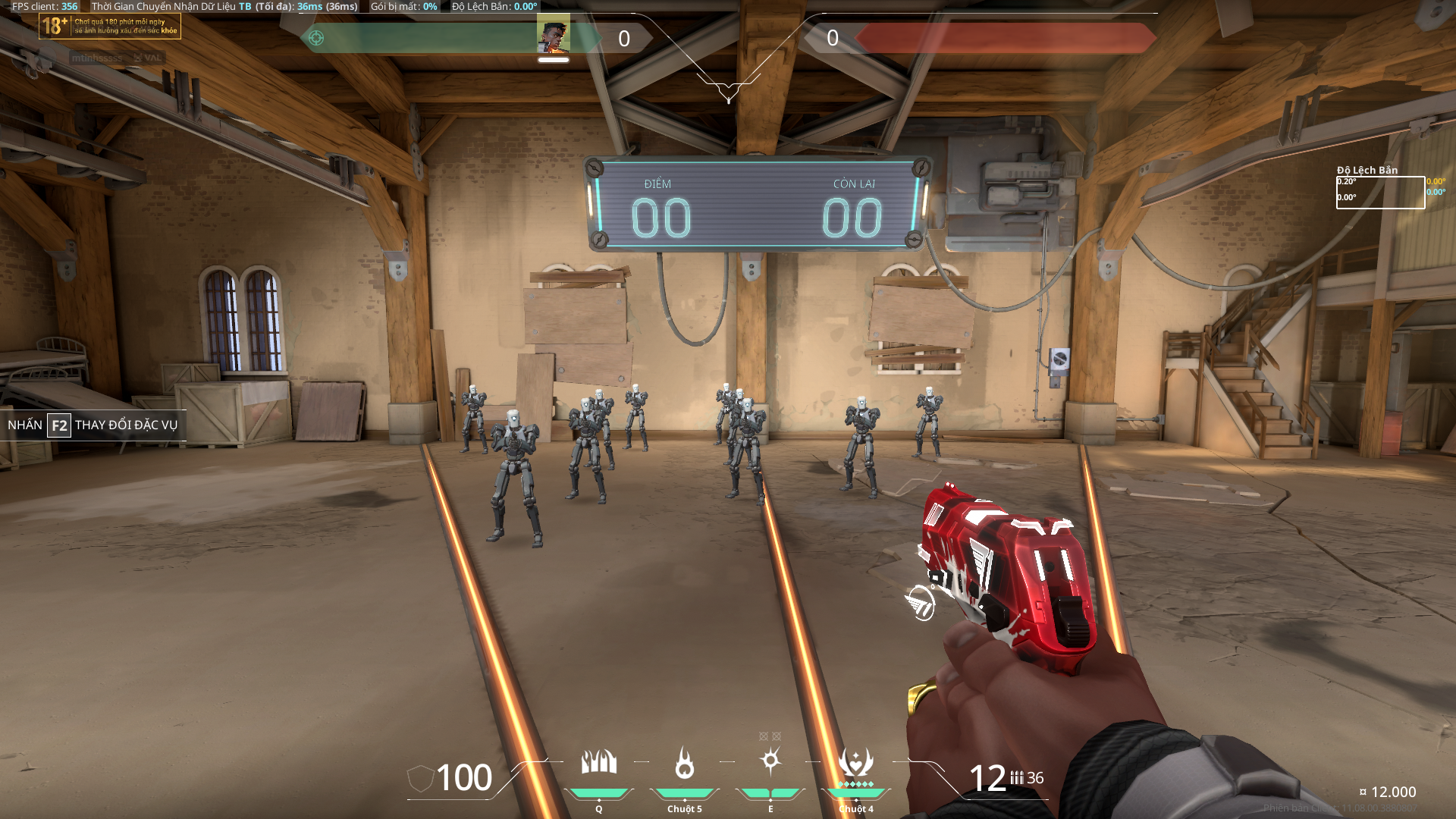Activate the Blaze fire wall ability
1456x819 pixels.
pyautogui.click(x=598, y=762)
